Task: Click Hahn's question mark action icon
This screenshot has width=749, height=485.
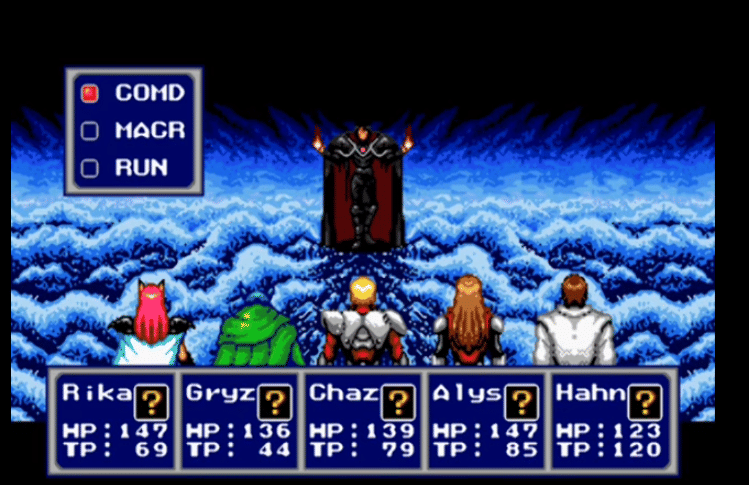Action: pos(645,402)
